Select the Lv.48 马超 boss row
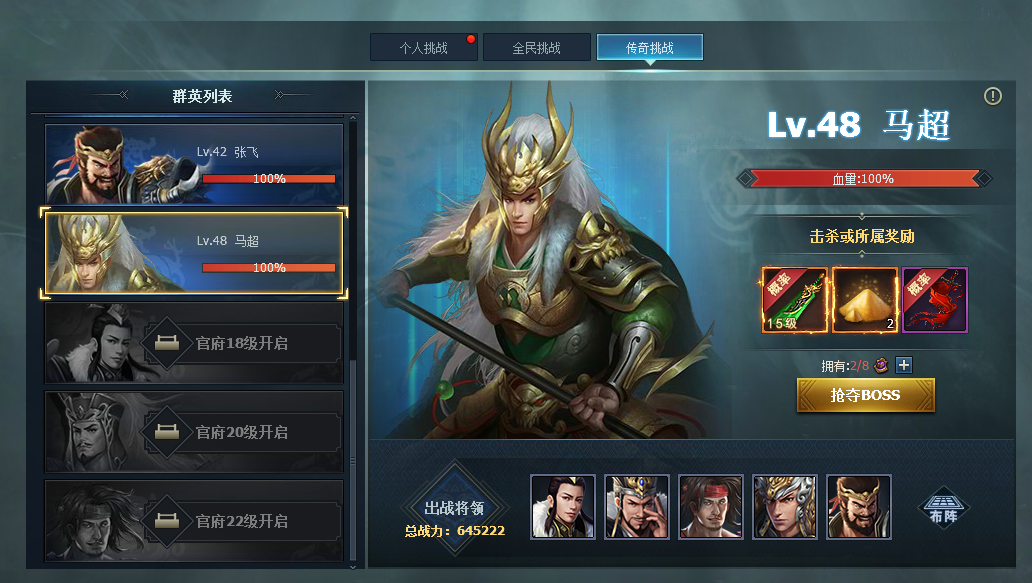This screenshot has height=583, width=1032. (x=194, y=253)
